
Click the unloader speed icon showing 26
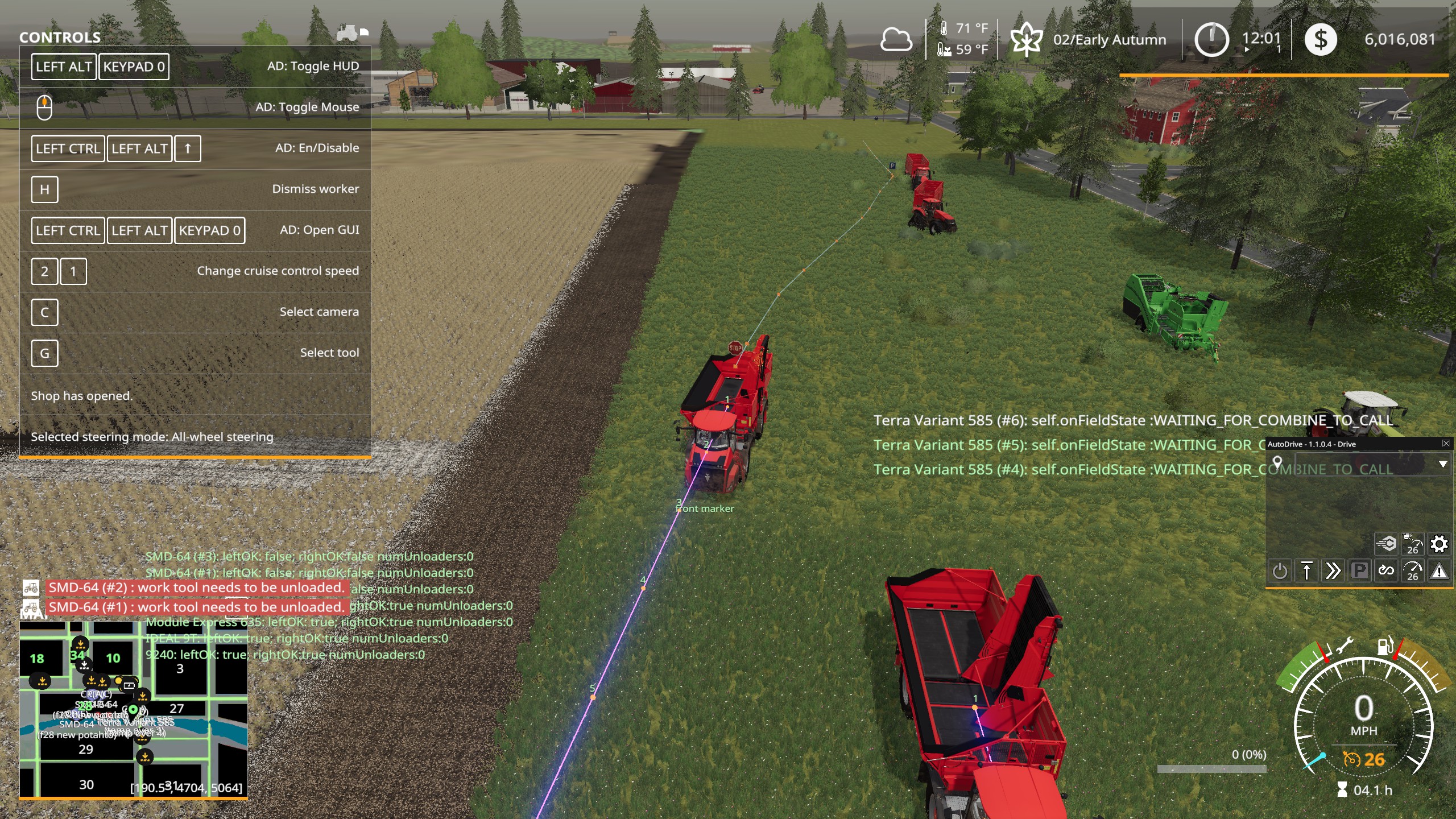coord(1414,543)
